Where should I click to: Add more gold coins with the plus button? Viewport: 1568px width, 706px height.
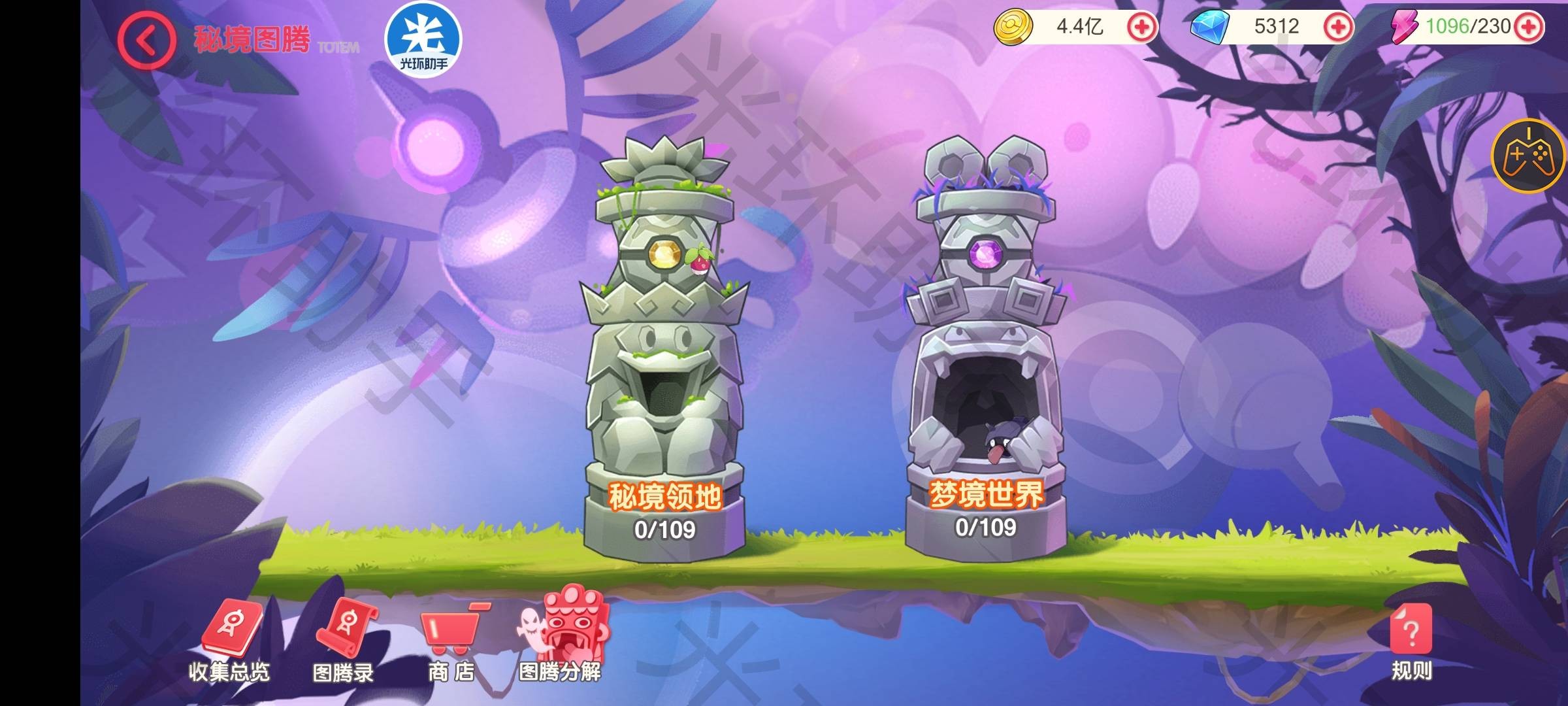click(x=1143, y=27)
